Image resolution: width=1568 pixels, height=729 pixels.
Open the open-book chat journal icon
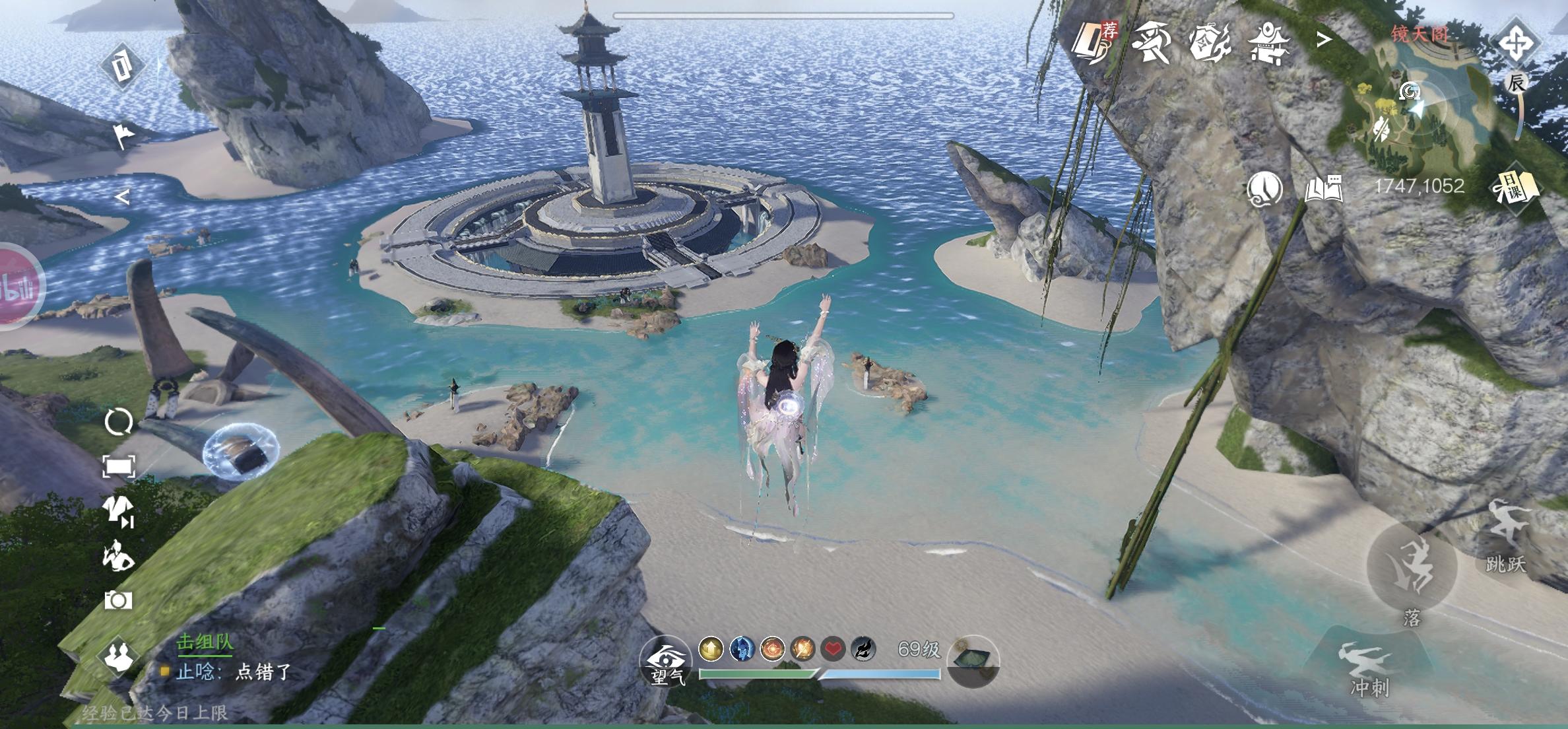pyautogui.click(x=1324, y=189)
